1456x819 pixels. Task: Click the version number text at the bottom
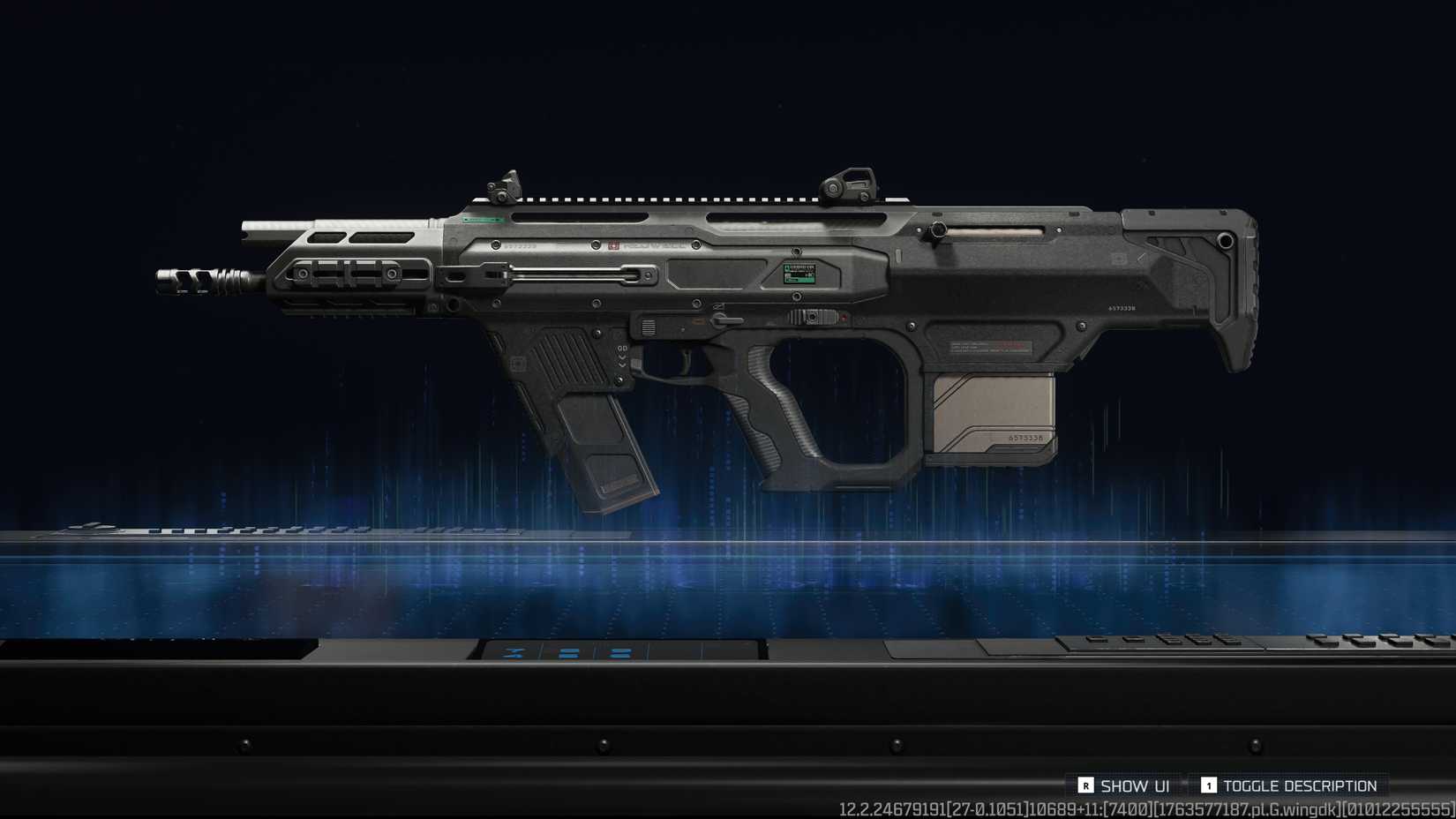click(1147, 808)
